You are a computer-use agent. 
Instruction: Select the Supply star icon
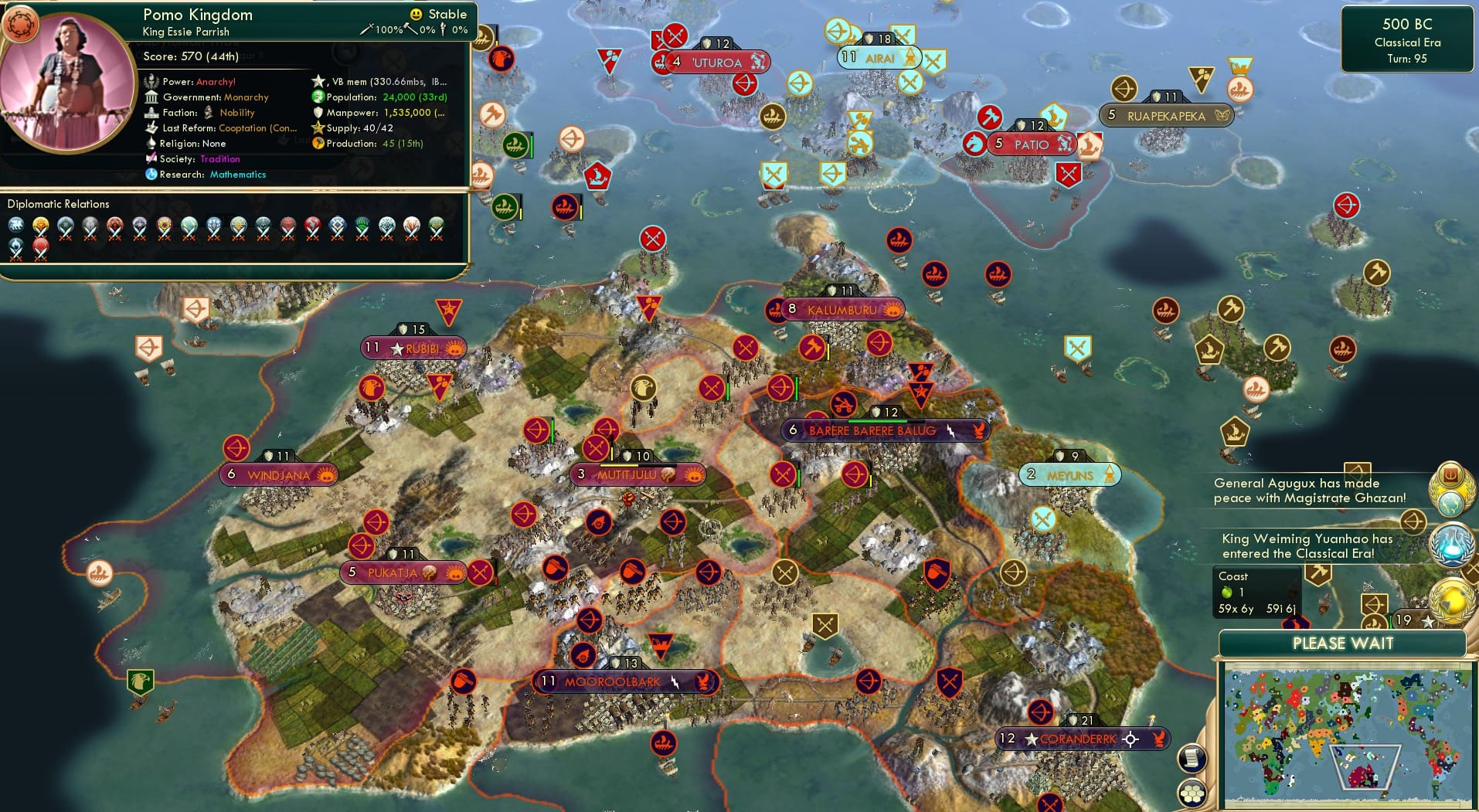317,128
